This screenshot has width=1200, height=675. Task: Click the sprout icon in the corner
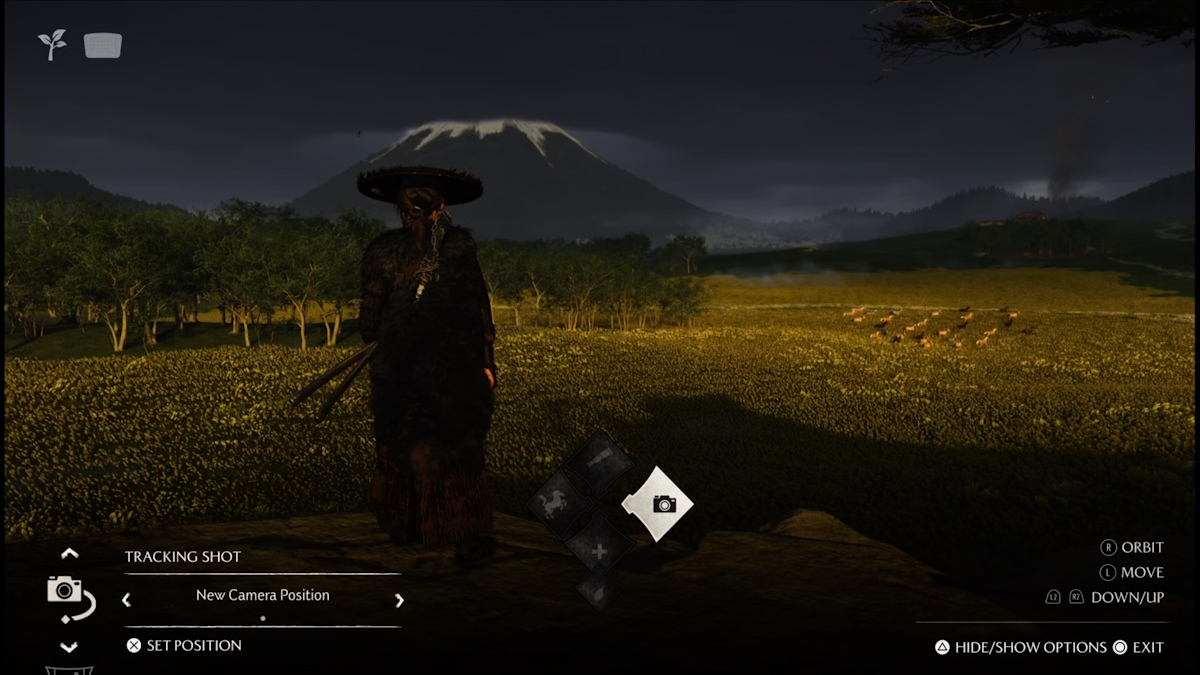point(52,44)
